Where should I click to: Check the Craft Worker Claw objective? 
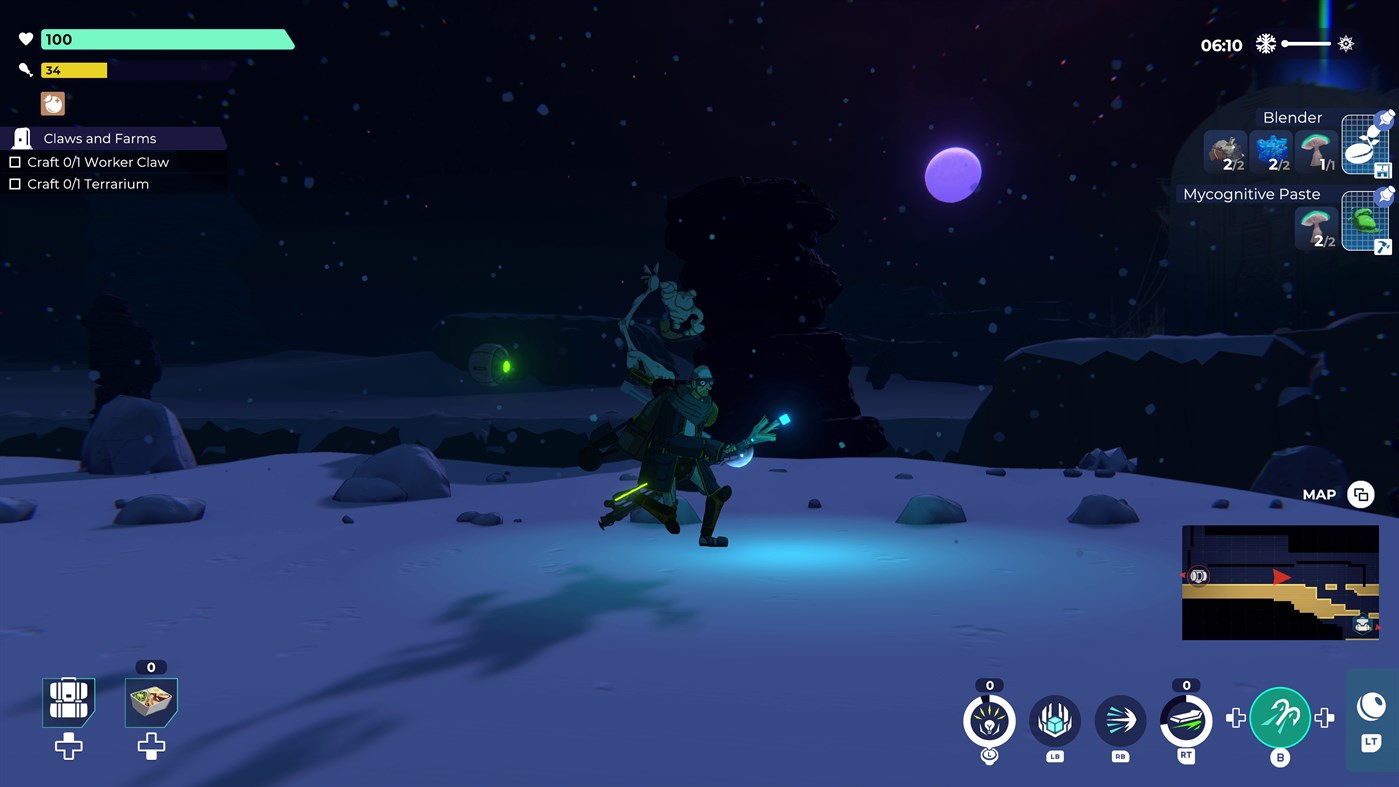click(x=15, y=161)
